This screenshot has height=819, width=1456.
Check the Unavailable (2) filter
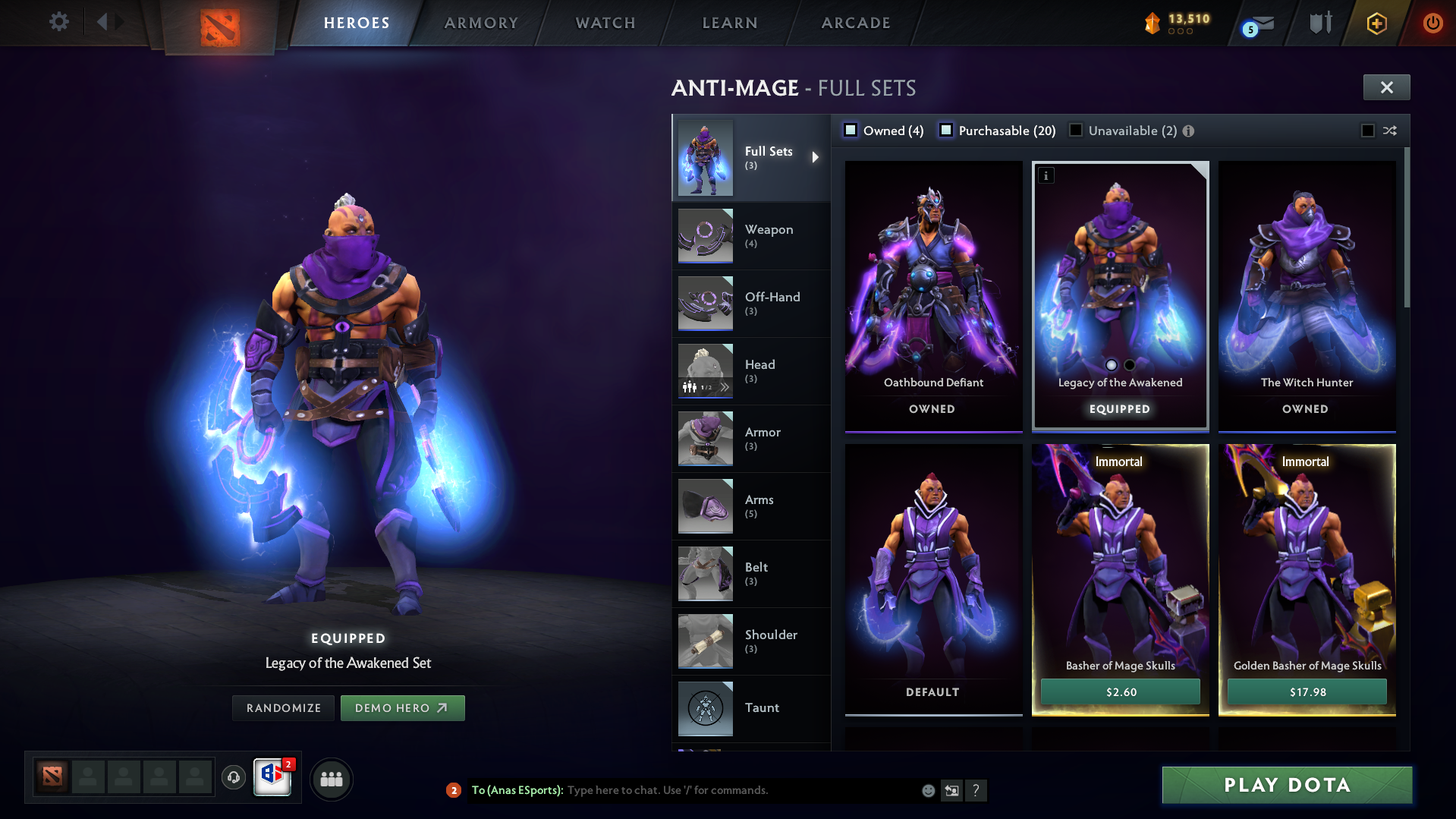[x=1075, y=131]
